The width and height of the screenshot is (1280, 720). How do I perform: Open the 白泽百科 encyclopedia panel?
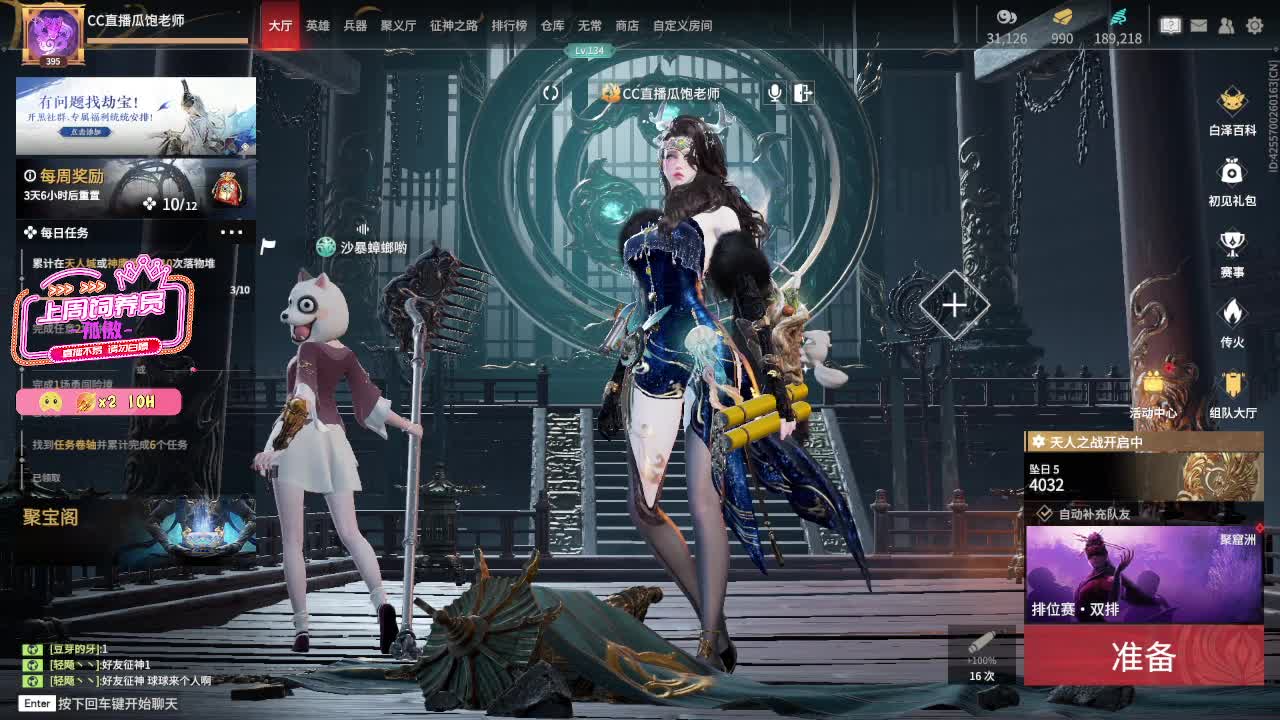(x=1231, y=110)
